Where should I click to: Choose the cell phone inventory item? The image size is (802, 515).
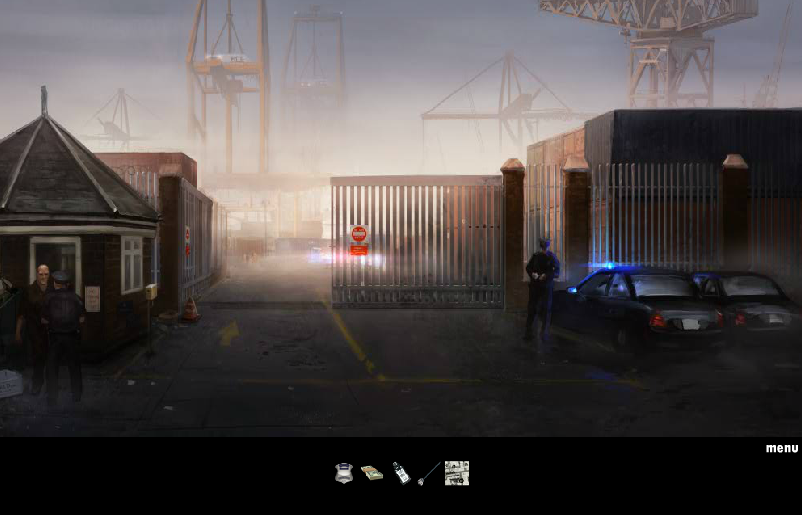pyautogui.click(x=400, y=473)
